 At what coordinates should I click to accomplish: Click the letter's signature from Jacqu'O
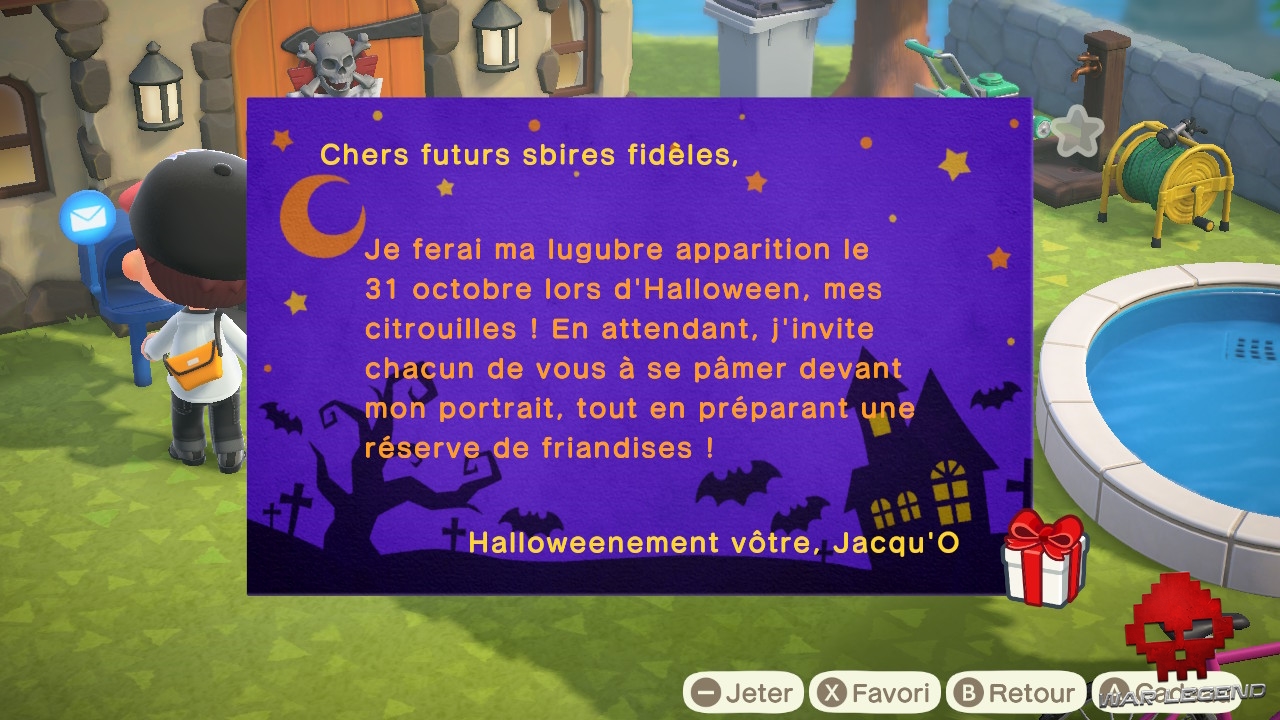[712, 543]
